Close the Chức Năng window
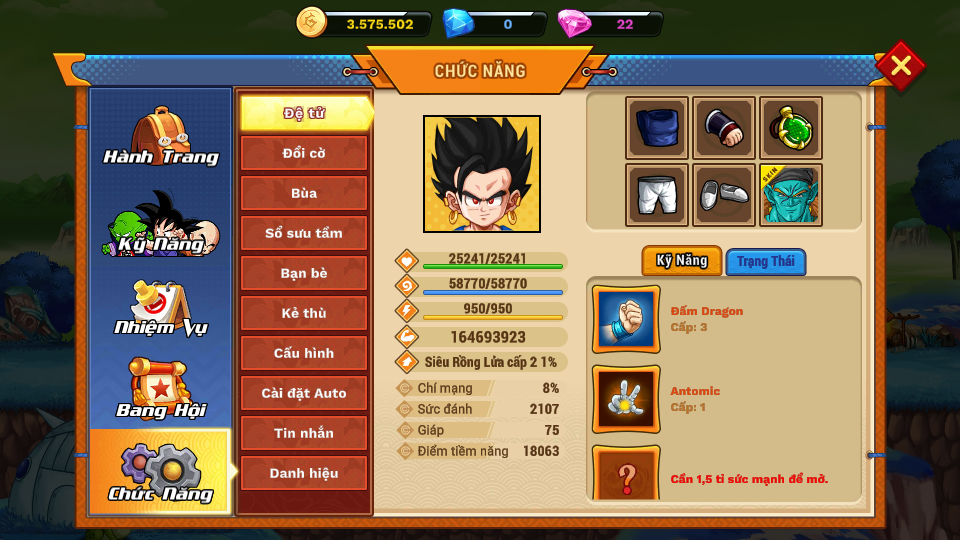 click(900, 66)
